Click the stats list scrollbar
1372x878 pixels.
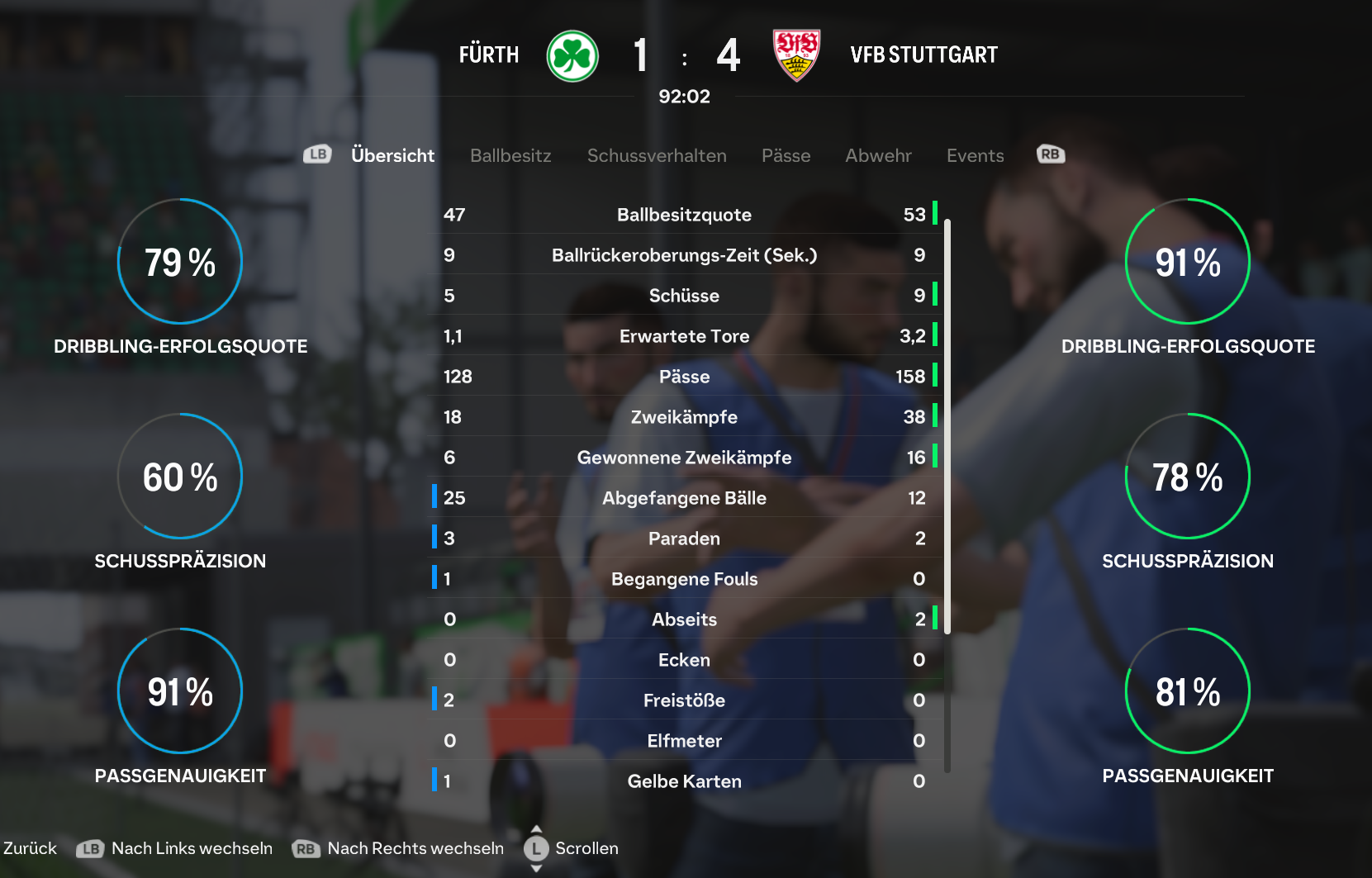click(947, 426)
